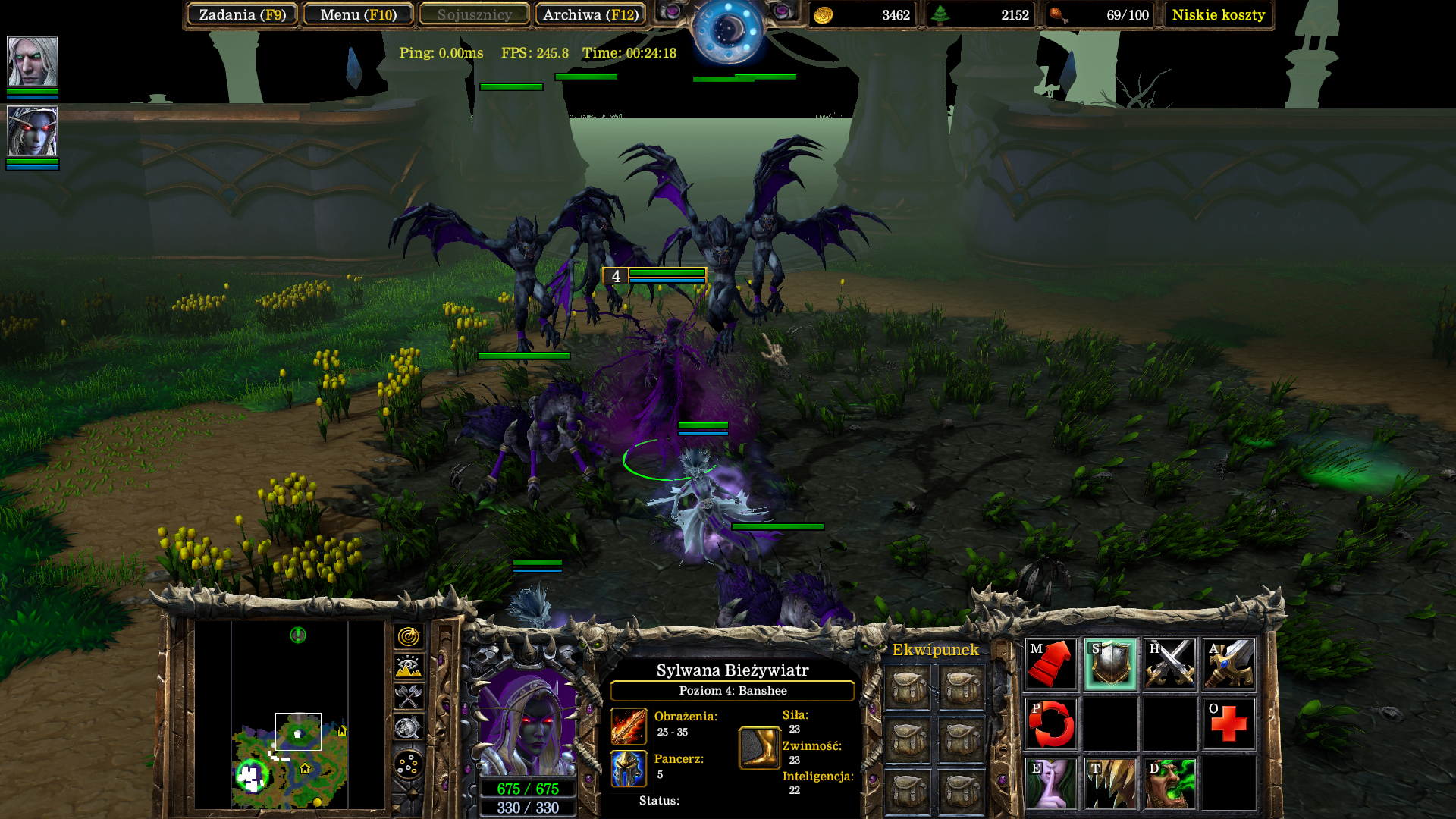The width and height of the screenshot is (1456, 819).
Task: Toggle the formation movement button
Action: coord(408,764)
